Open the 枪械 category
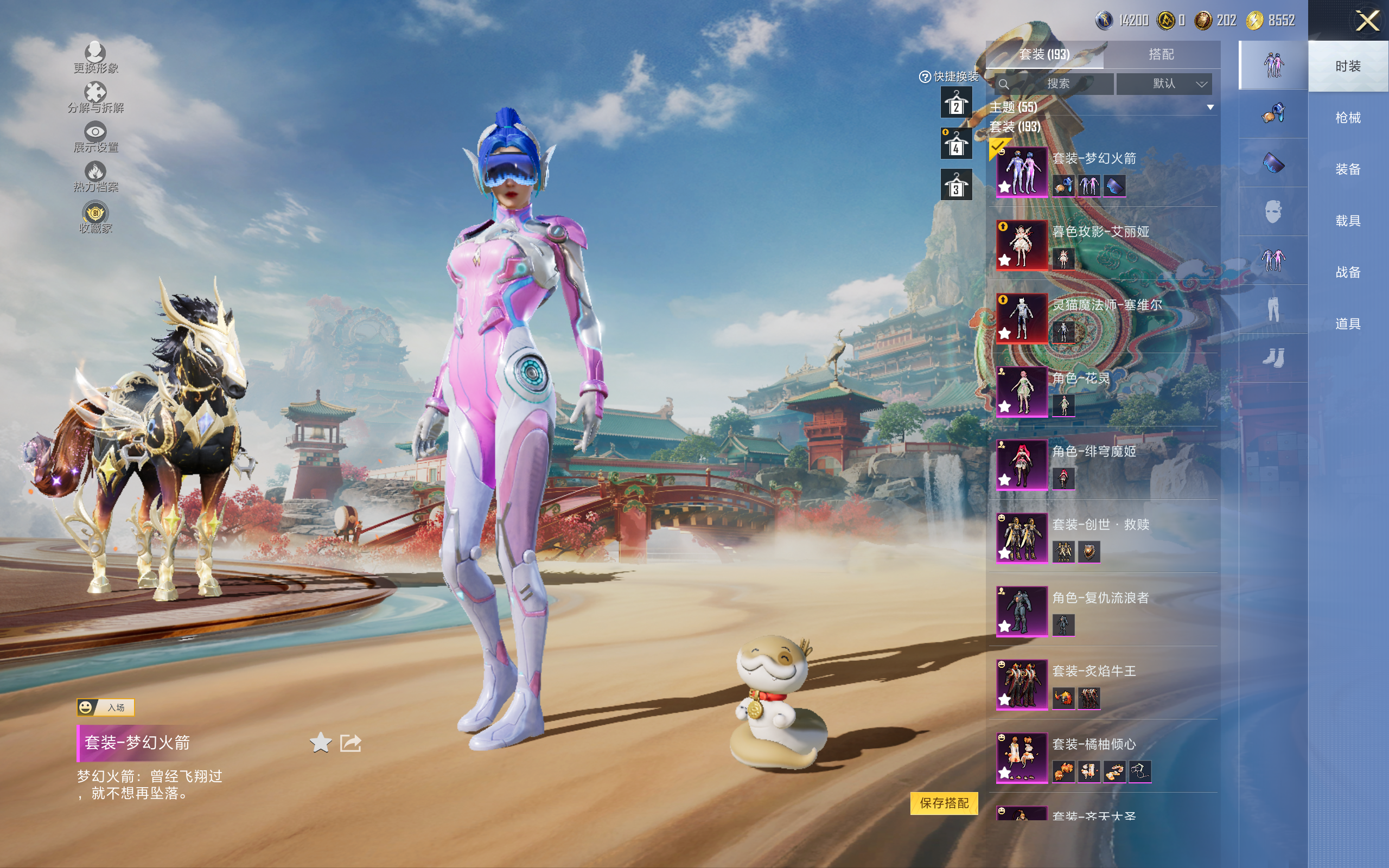The image size is (1389, 868). (x=1347, y=118)
